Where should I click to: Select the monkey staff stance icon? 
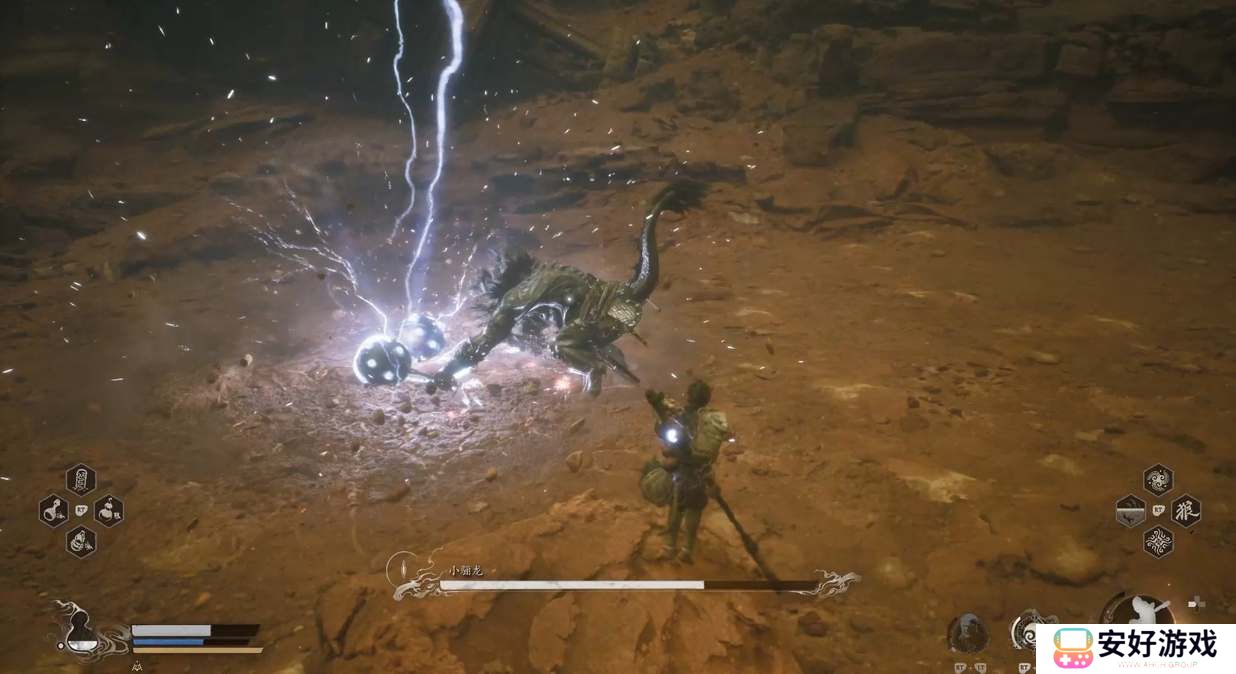[1138, 612]
